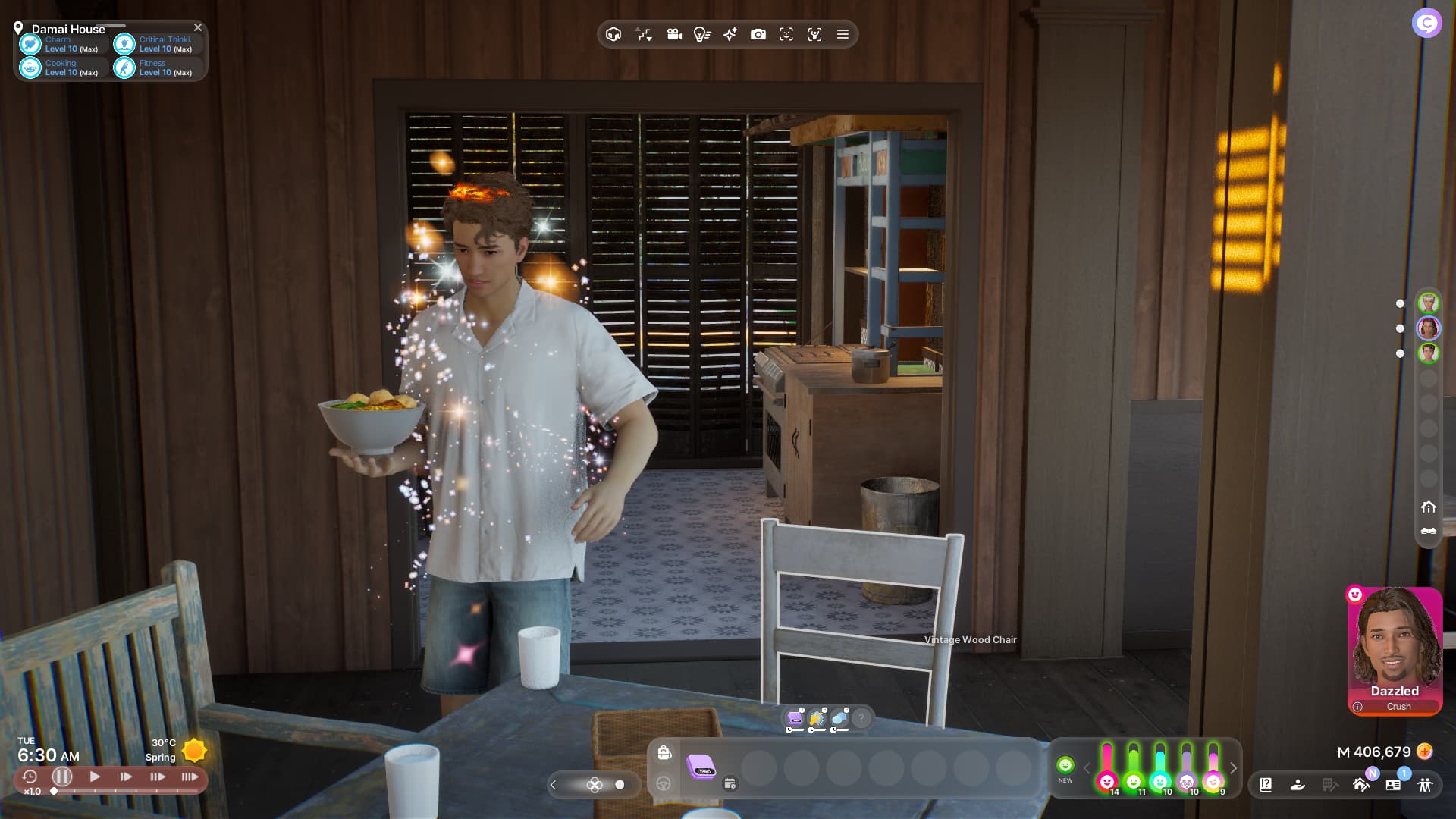The width and height of the screenshot is (1456, 819).
Task: Open the video camera recording tool
Action: pos(673,34)
